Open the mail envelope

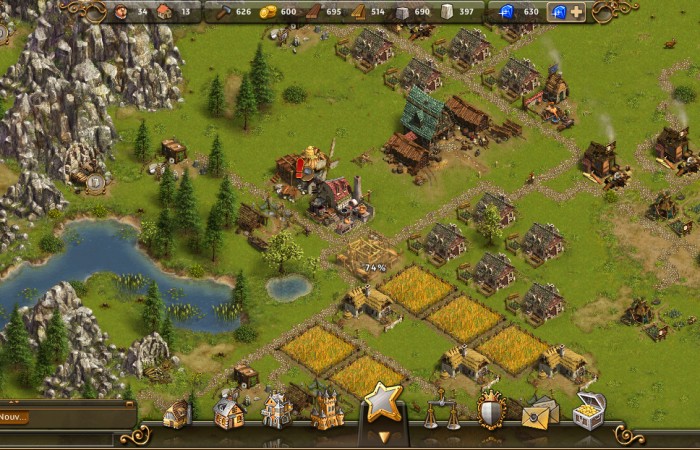coord(540,411)
